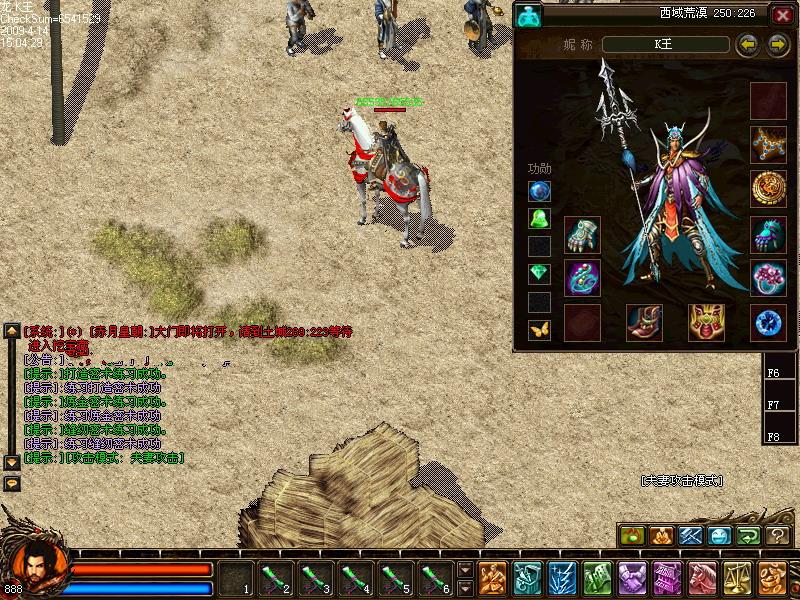Click the chat log scroll-up arrow
800x600 pixels.
tap(12, 330)
